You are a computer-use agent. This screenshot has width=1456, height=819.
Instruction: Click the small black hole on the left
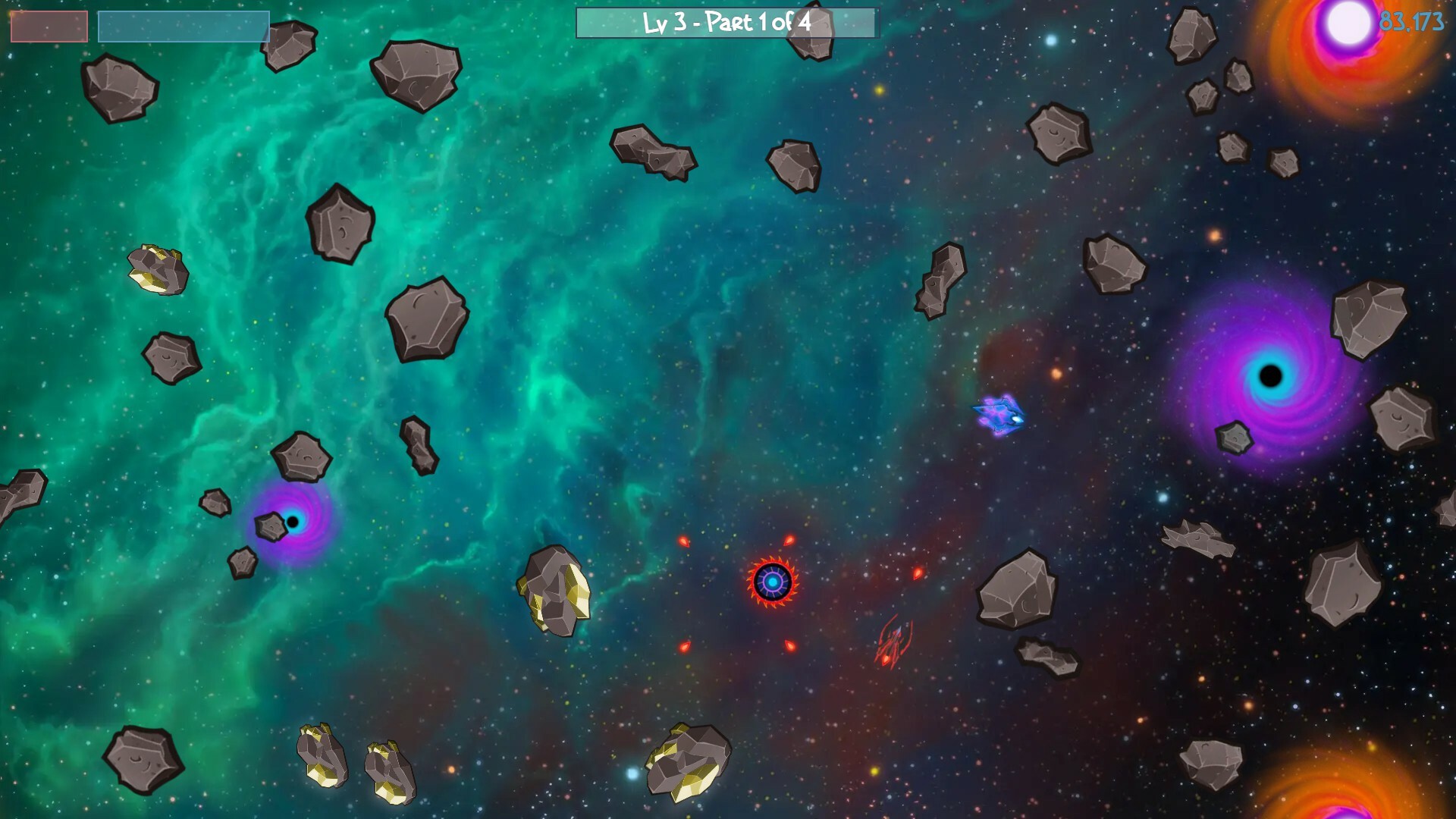293,520
